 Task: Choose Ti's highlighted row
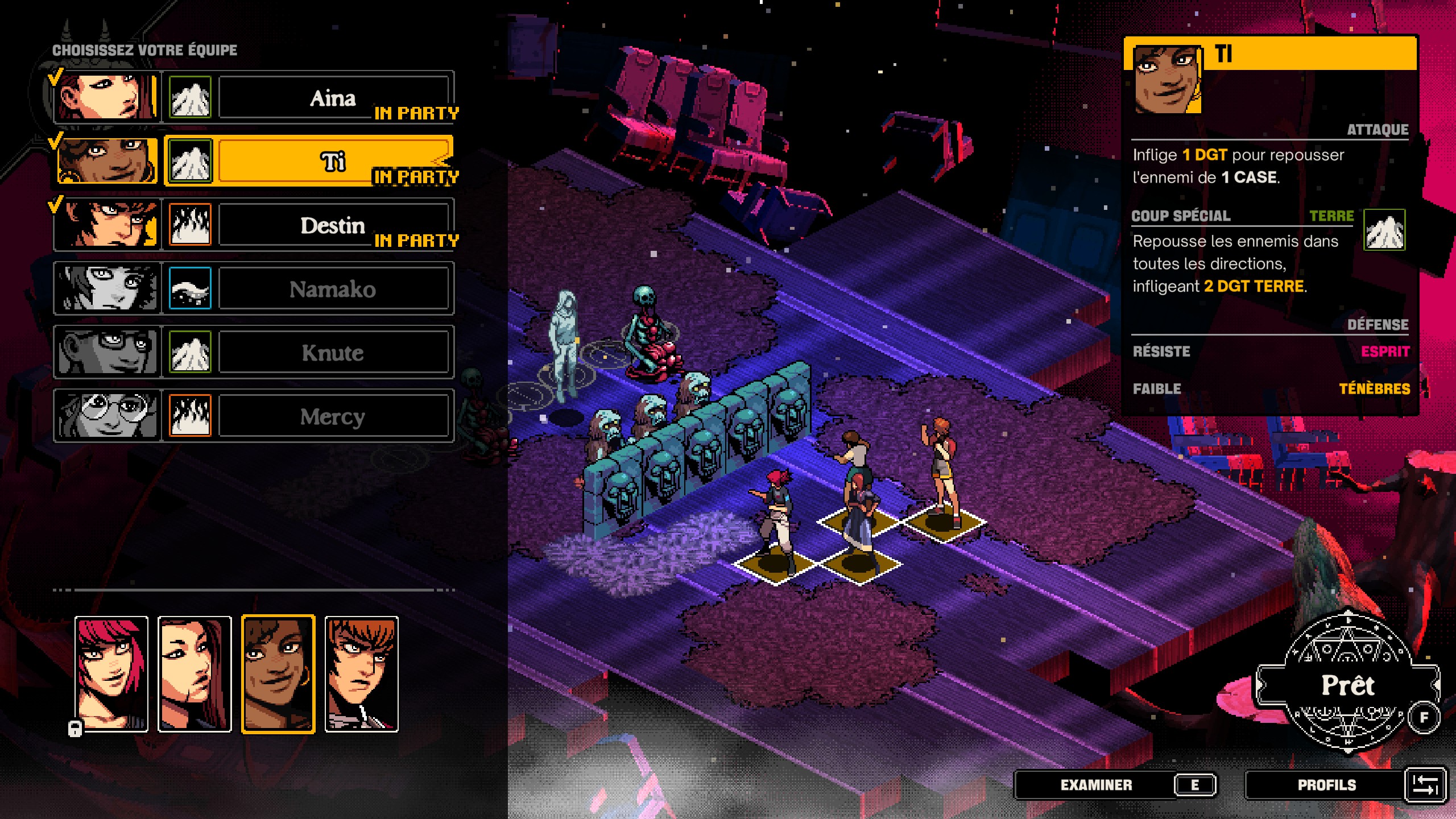coord(333,161)
